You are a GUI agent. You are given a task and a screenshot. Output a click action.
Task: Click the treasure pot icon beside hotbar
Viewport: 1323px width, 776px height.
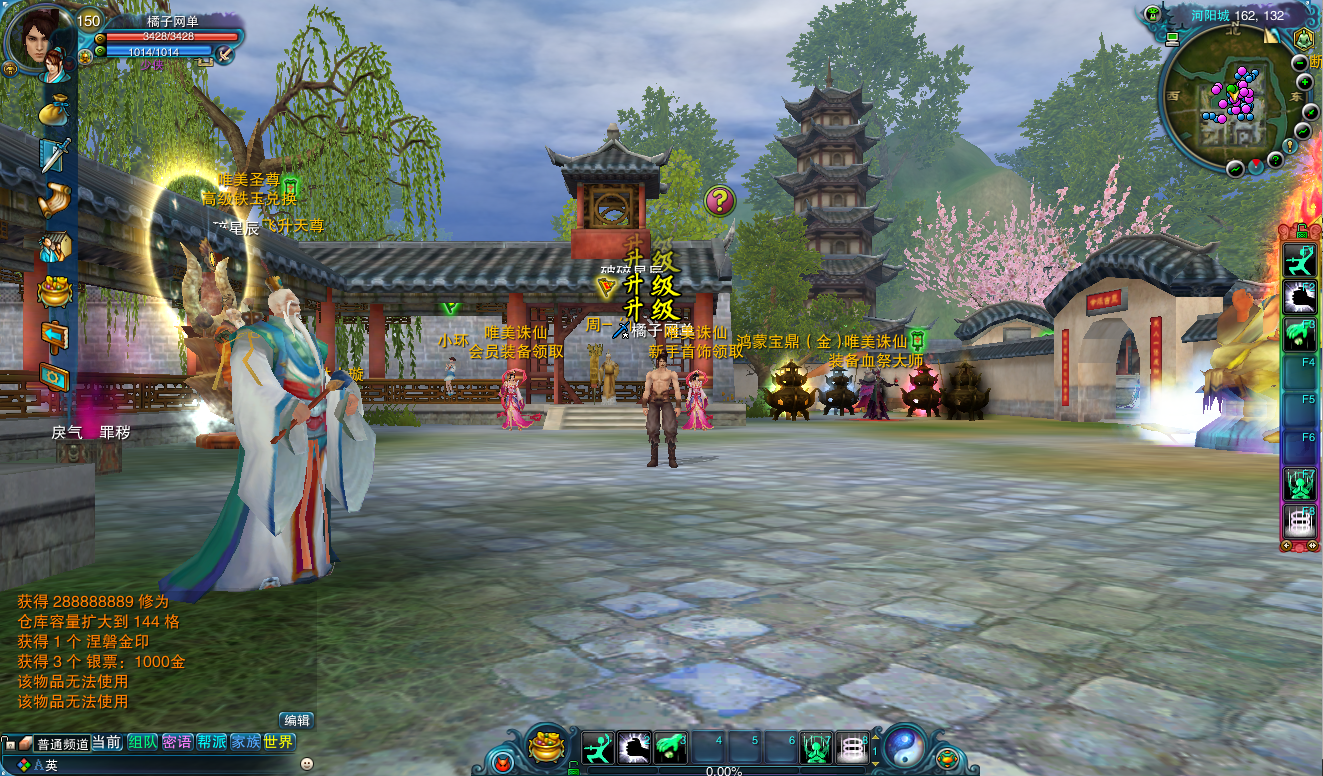(546, 747)
